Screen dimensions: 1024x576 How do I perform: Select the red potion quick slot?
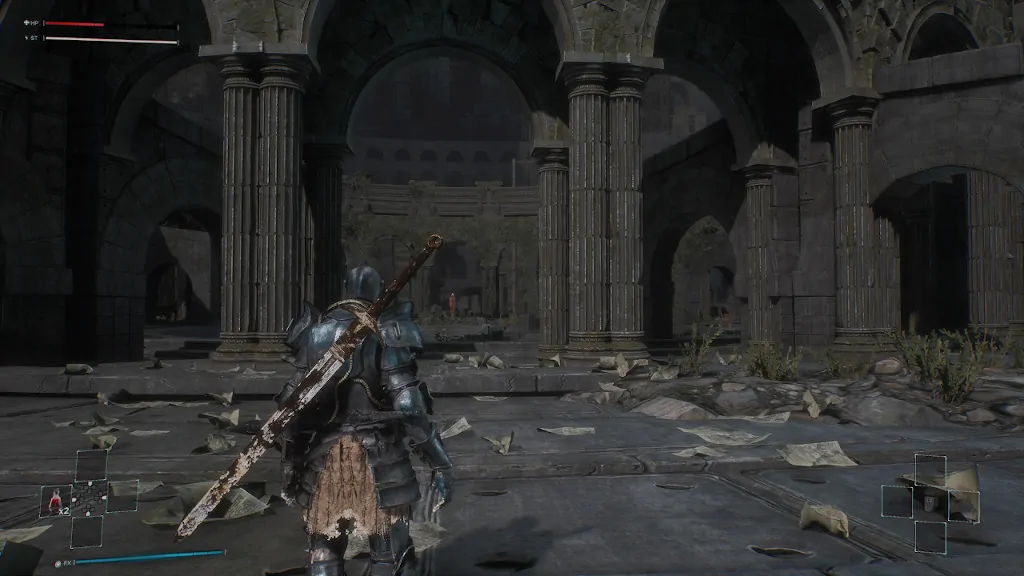click(54, 499)
